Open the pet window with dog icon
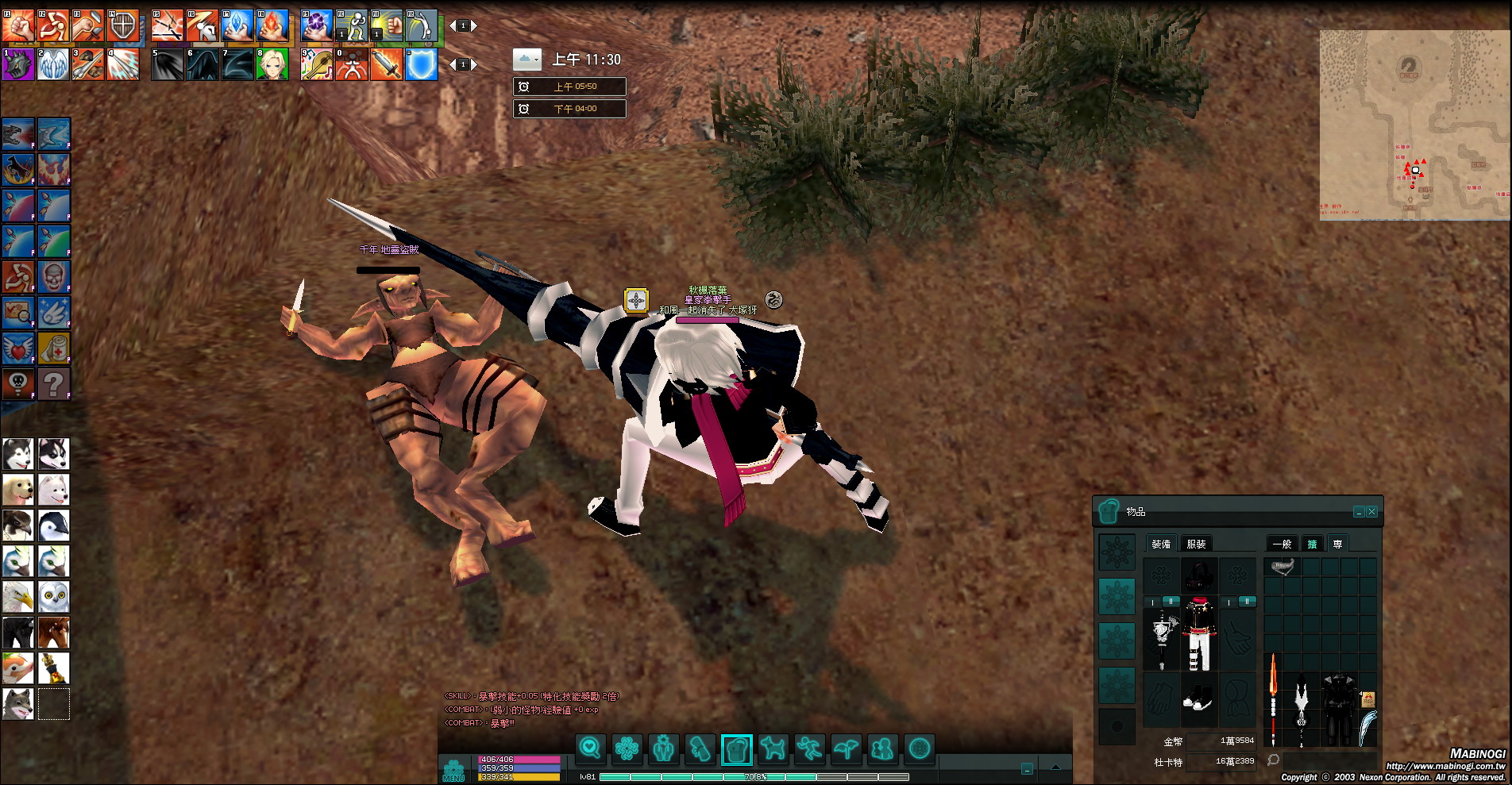Image resolution: width=1512 pixels, height=785 pixels. tap(773, 748)
